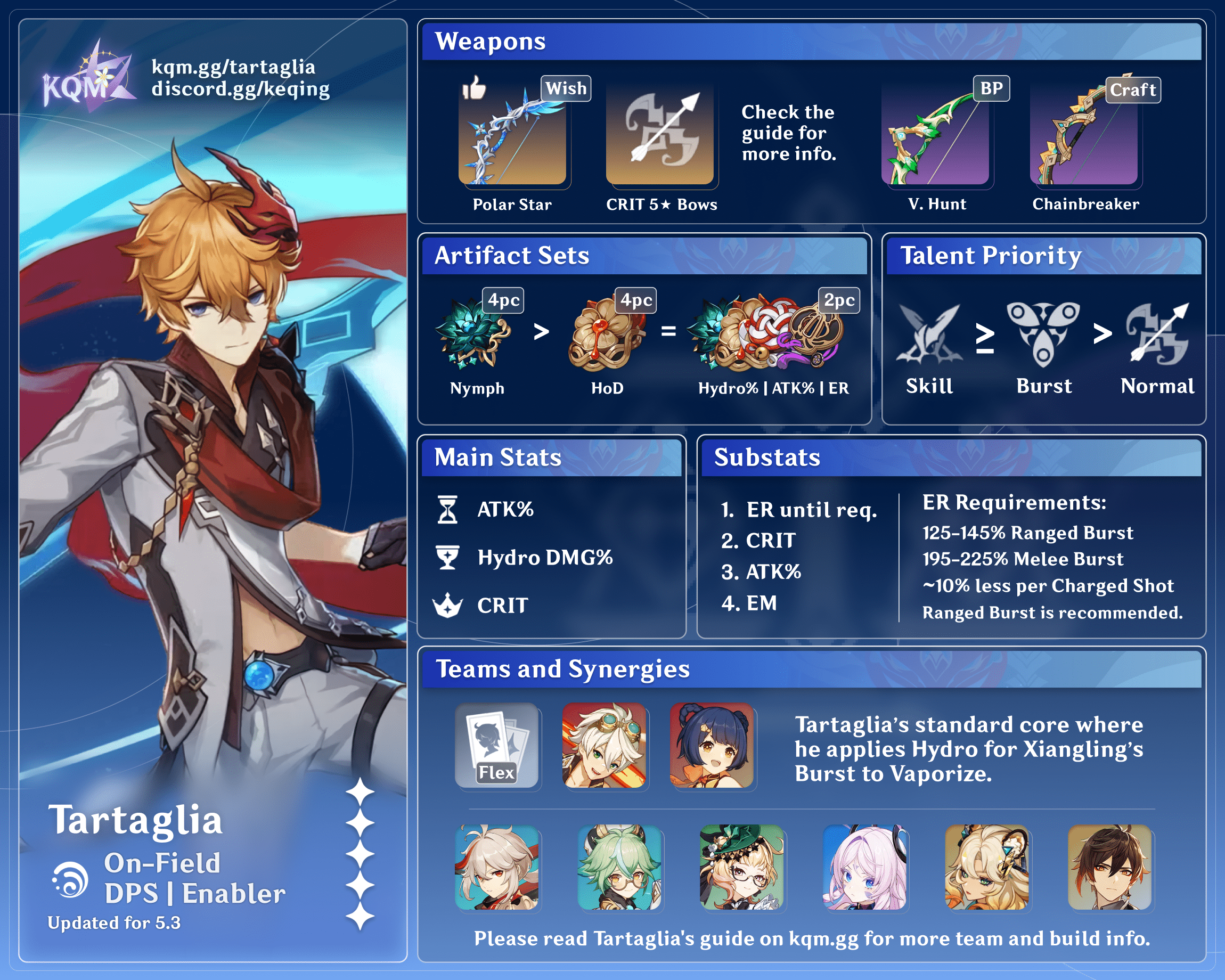Select the pink-haired Citlali portrait

click(864, 868)
